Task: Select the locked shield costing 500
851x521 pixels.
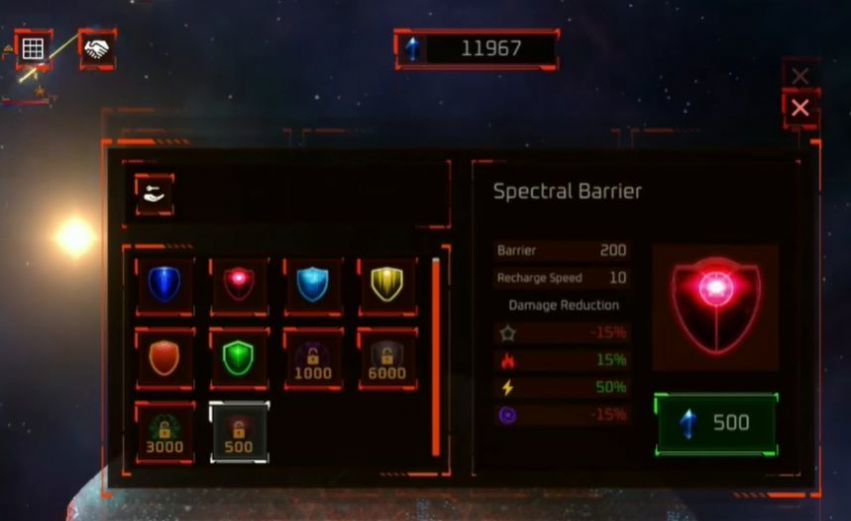Action: coord(239,431)
